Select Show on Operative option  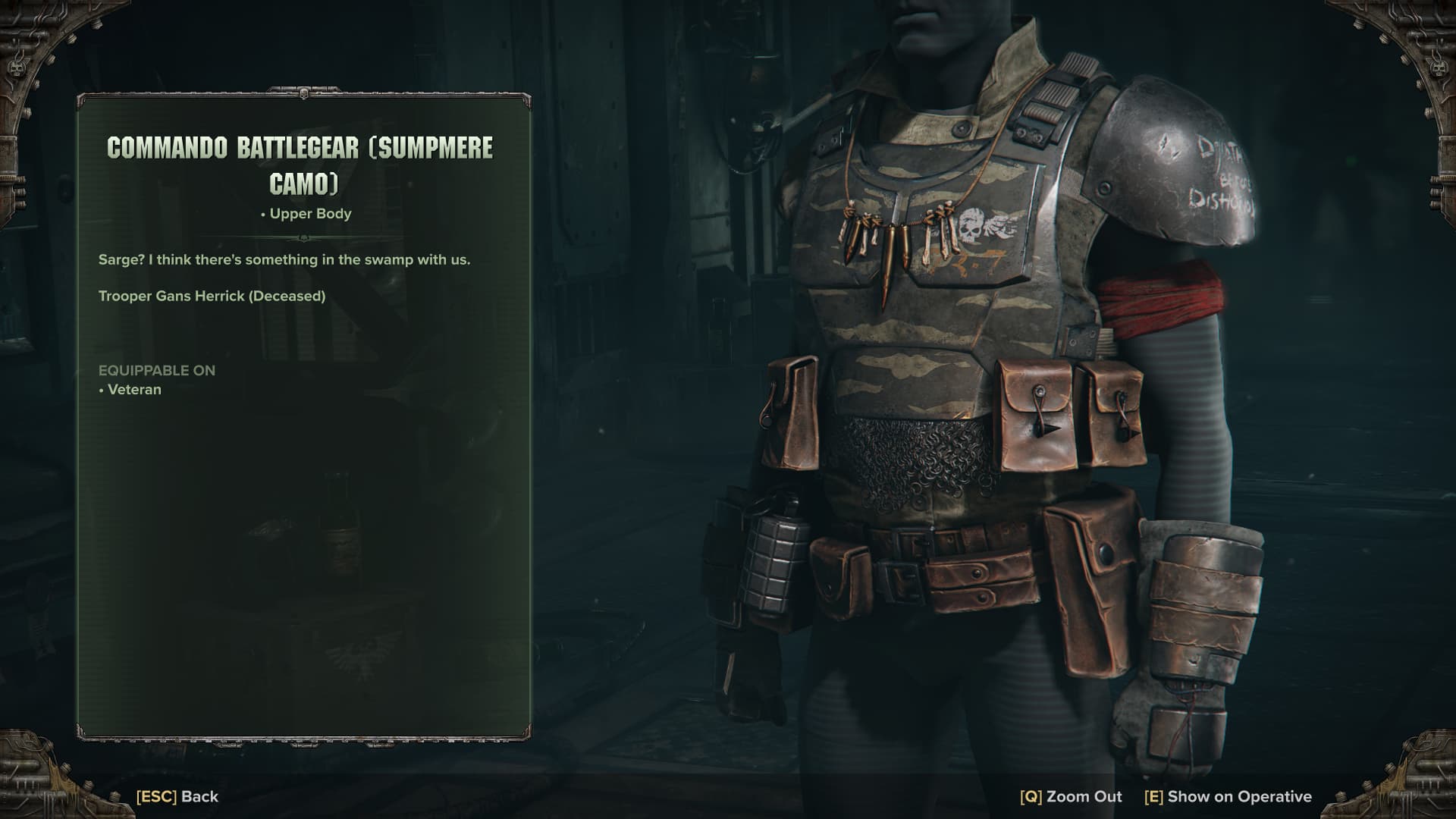pos(1228,796)
